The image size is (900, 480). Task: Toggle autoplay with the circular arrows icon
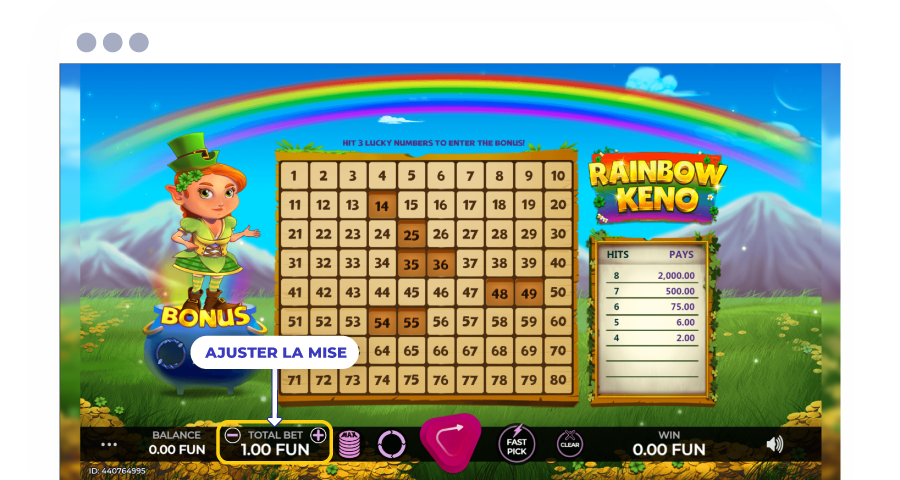tap(391, 443)
